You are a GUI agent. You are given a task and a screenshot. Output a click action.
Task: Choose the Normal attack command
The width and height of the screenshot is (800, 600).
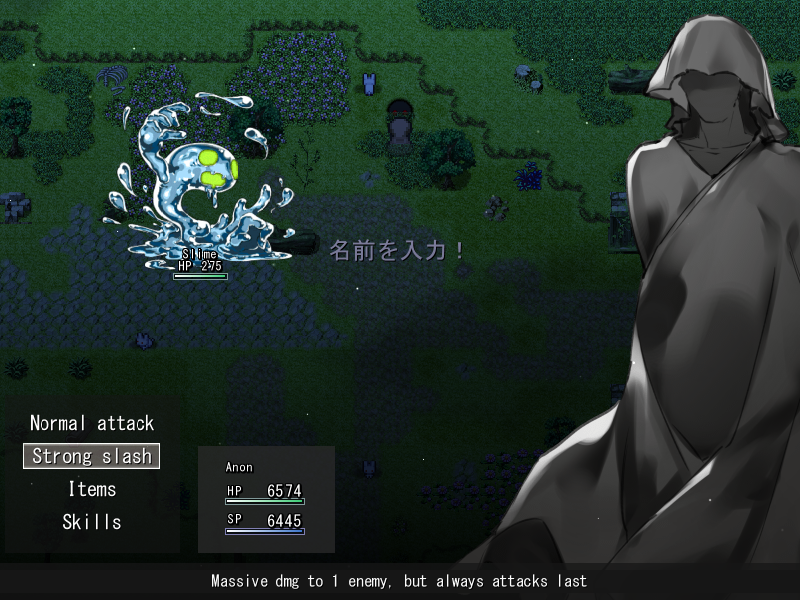pos(91,423)
